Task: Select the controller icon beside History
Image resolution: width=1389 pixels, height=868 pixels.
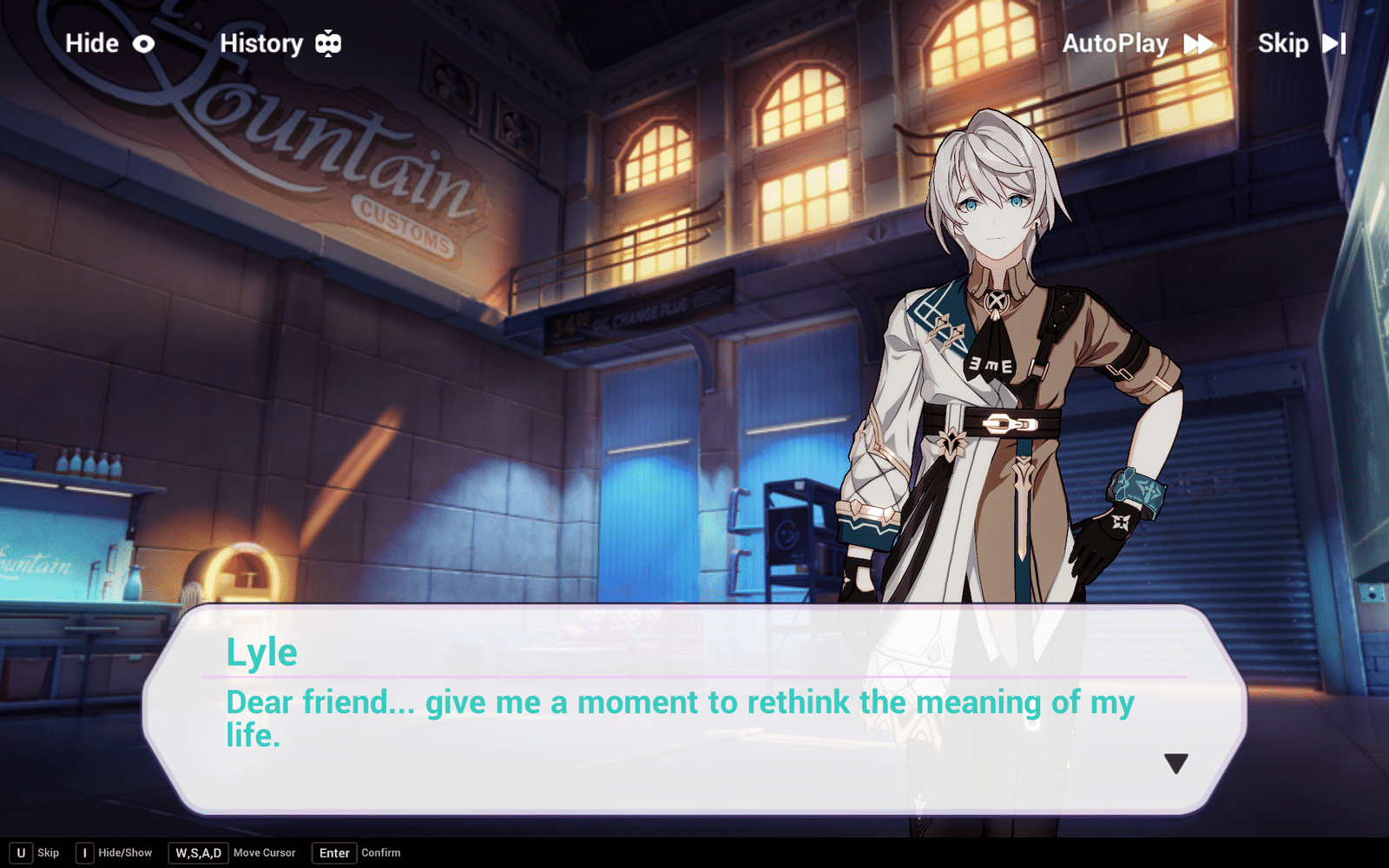Action: [327, 43]
